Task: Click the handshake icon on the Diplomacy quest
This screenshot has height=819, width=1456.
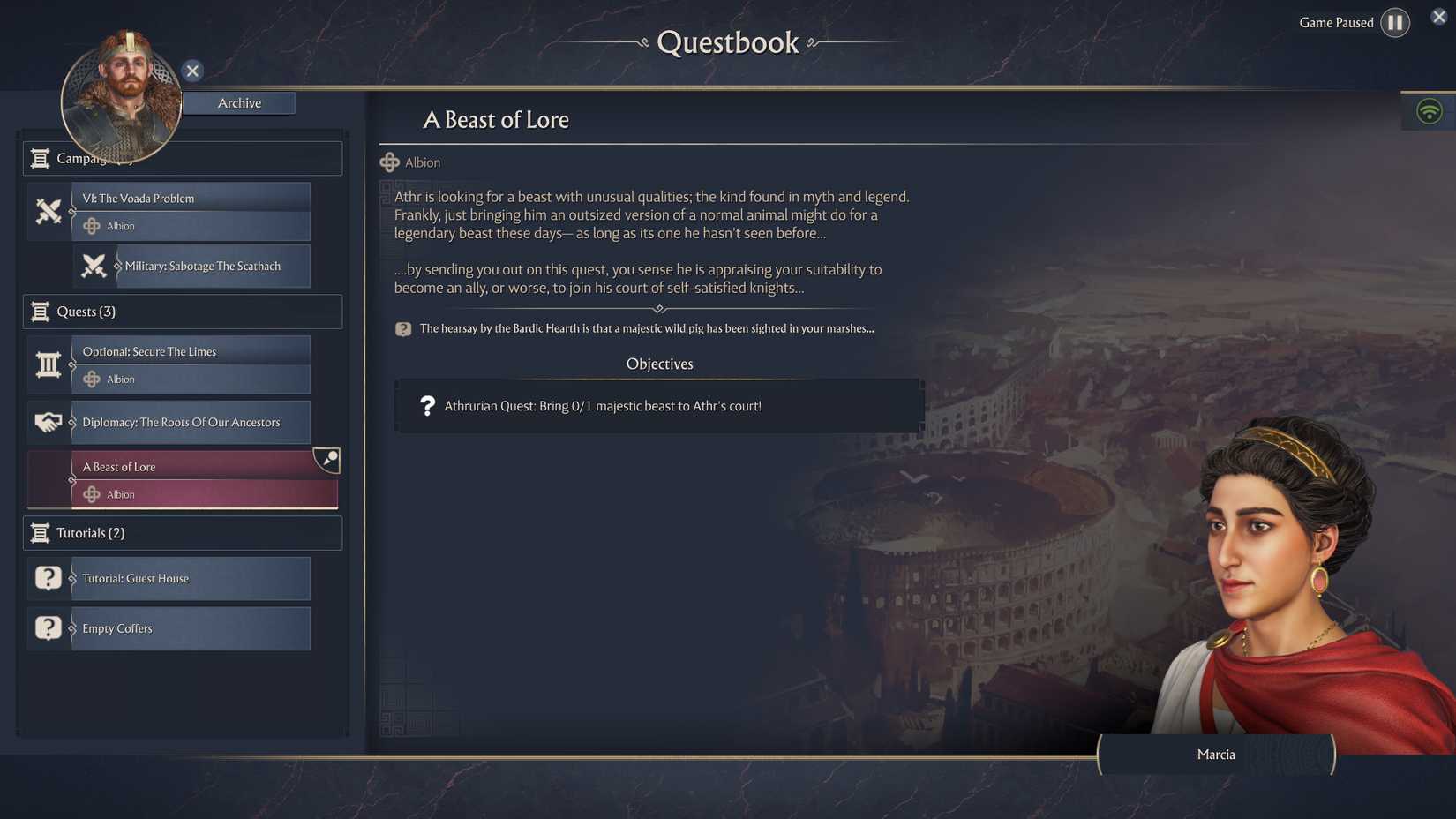Action: pyautogui.click(x=49, y=422)
